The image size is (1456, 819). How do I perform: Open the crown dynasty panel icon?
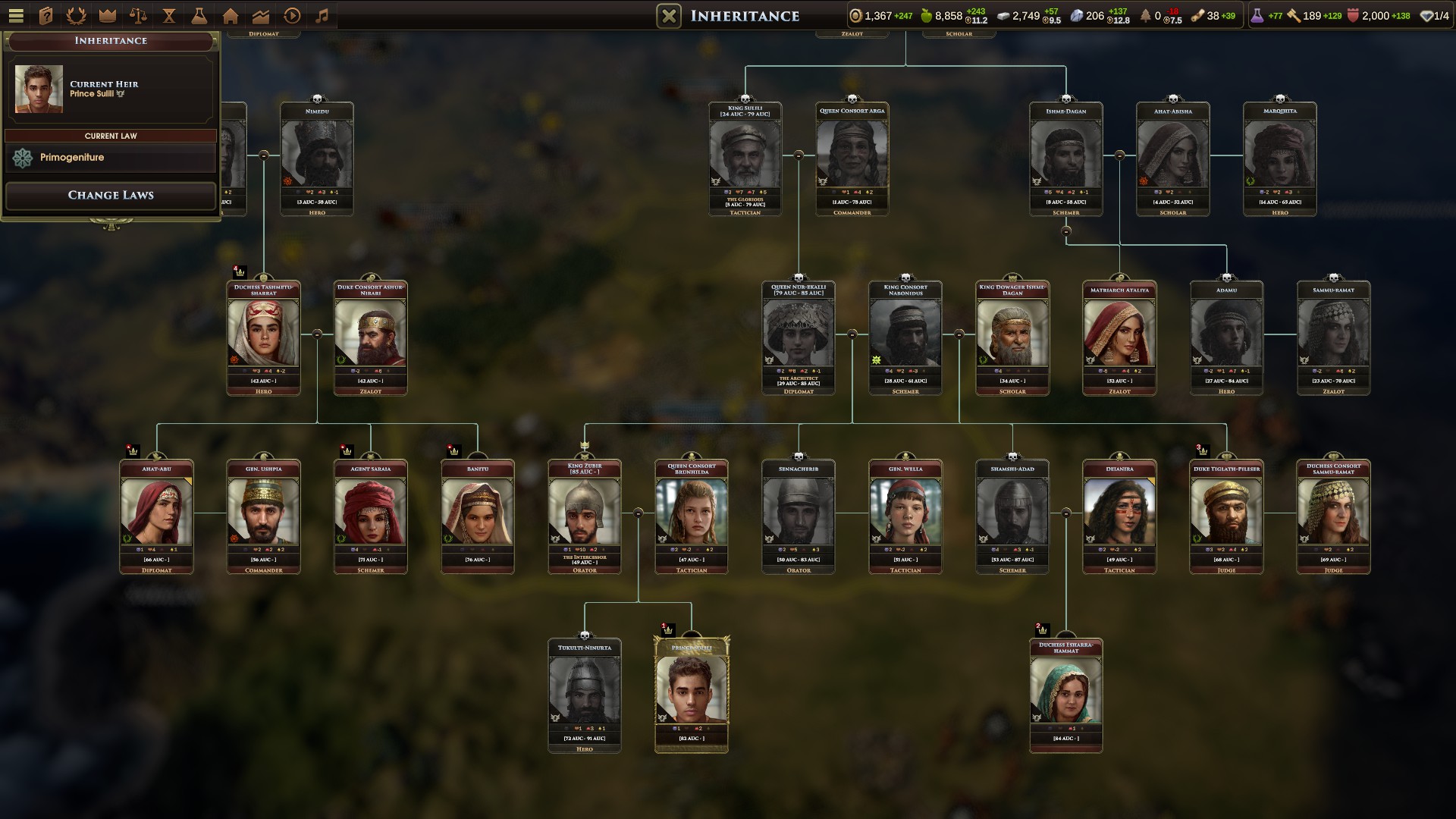tap(107, 15)
